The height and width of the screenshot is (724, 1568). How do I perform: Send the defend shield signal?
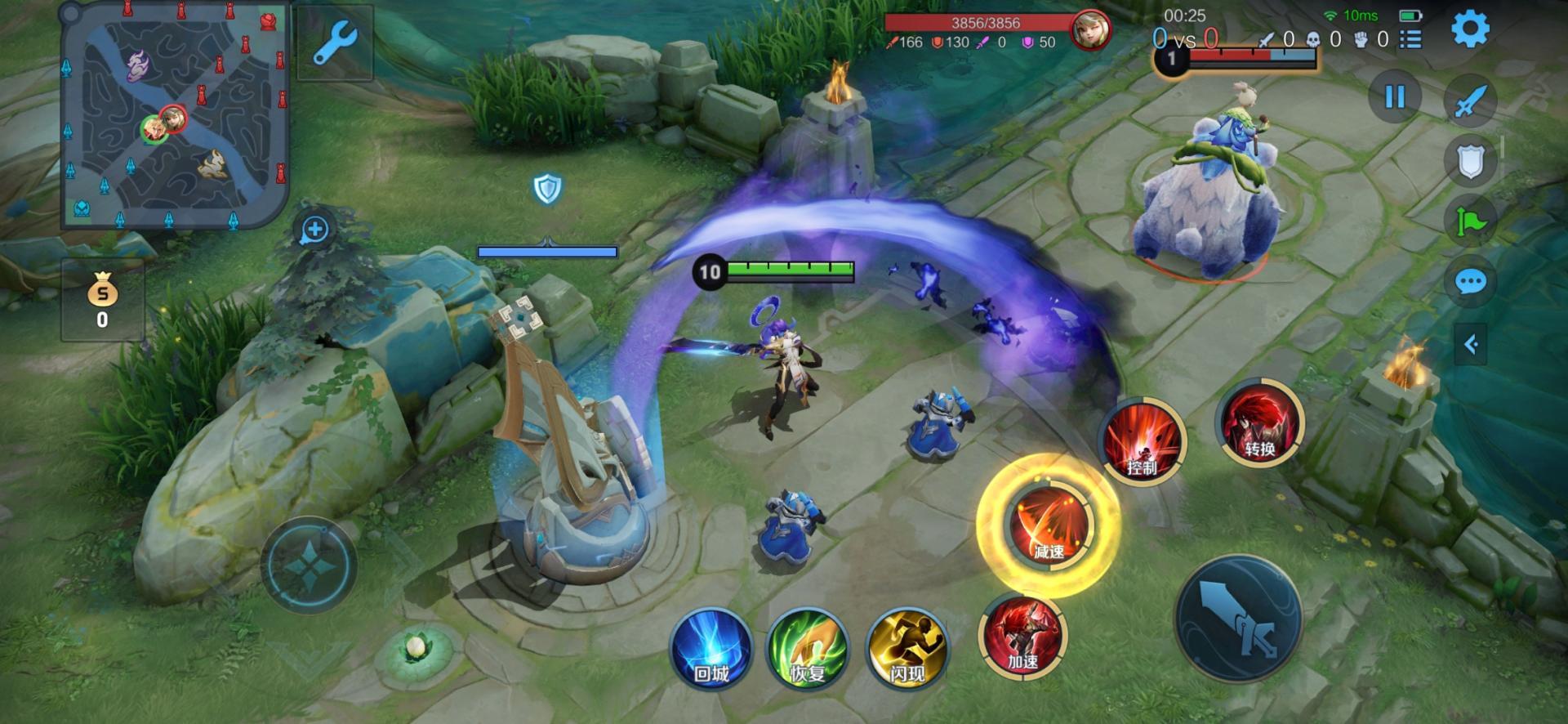pyautogui.click(x=1470, y=161)
